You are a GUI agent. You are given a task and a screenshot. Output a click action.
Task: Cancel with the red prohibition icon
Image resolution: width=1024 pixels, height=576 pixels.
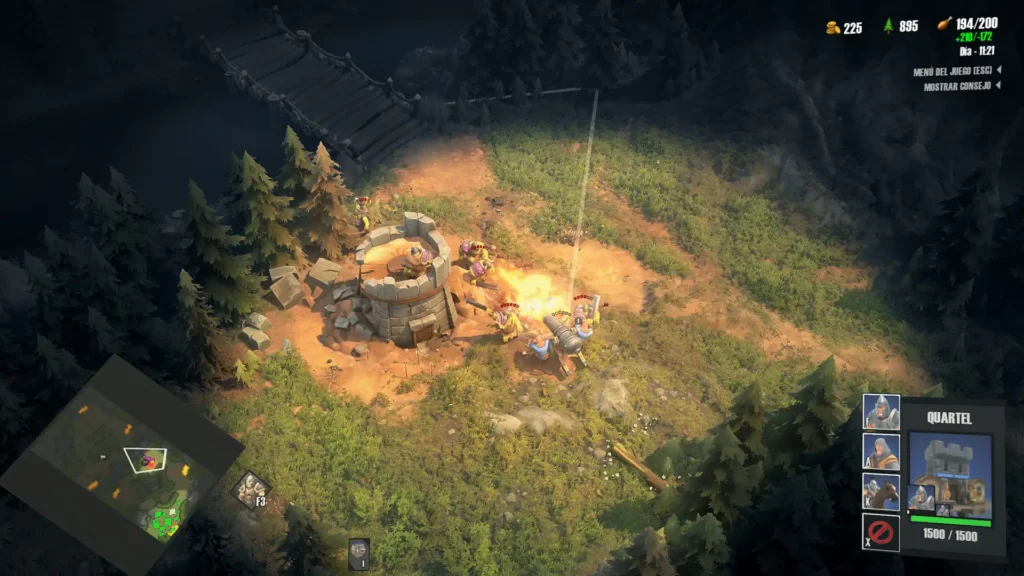[x=881, y=531]
